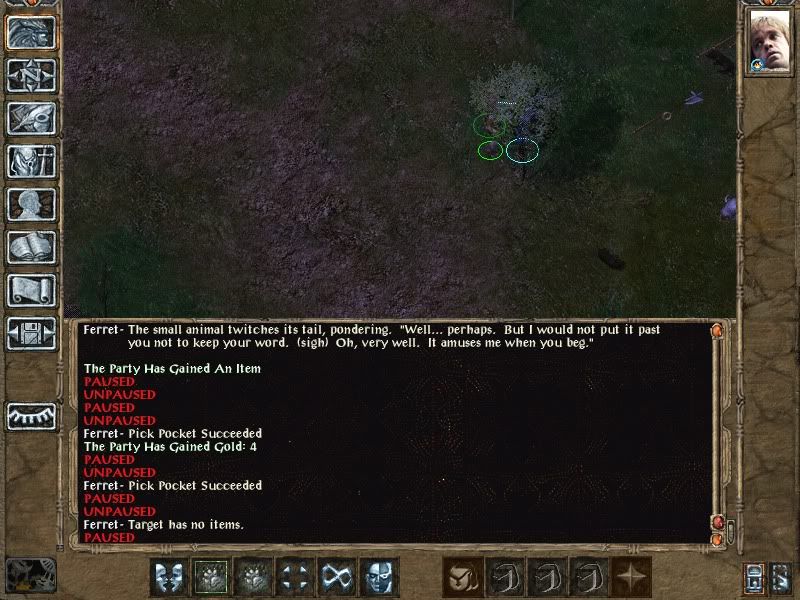This screenshot has width=800, height=600.
Task: Return to game with the profile head button
Action: (x=31, y=32)
